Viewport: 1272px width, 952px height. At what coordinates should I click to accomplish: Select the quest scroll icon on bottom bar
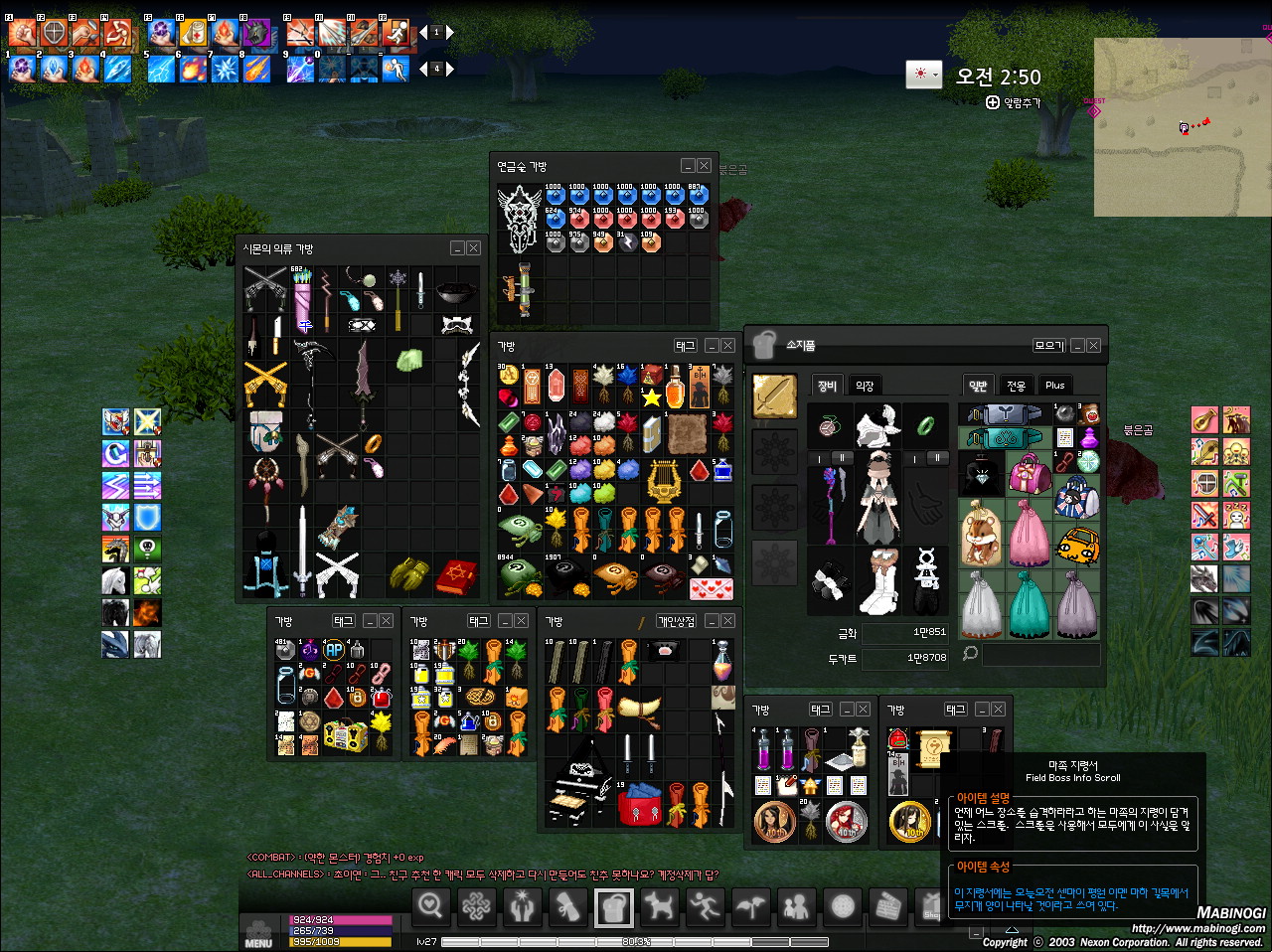(568, 907)
